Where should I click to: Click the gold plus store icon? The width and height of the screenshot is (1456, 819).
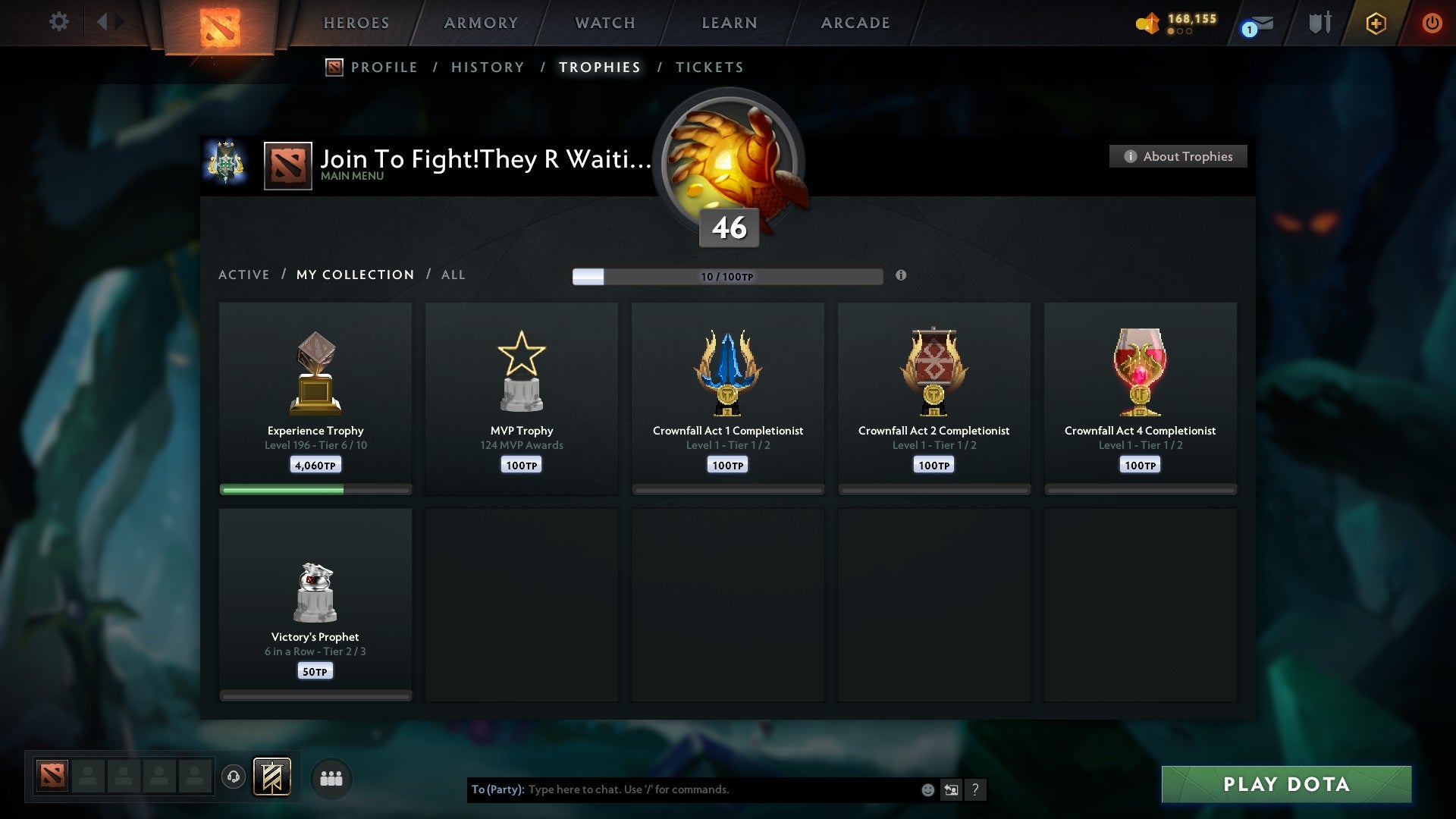[x=1376, y=23]
